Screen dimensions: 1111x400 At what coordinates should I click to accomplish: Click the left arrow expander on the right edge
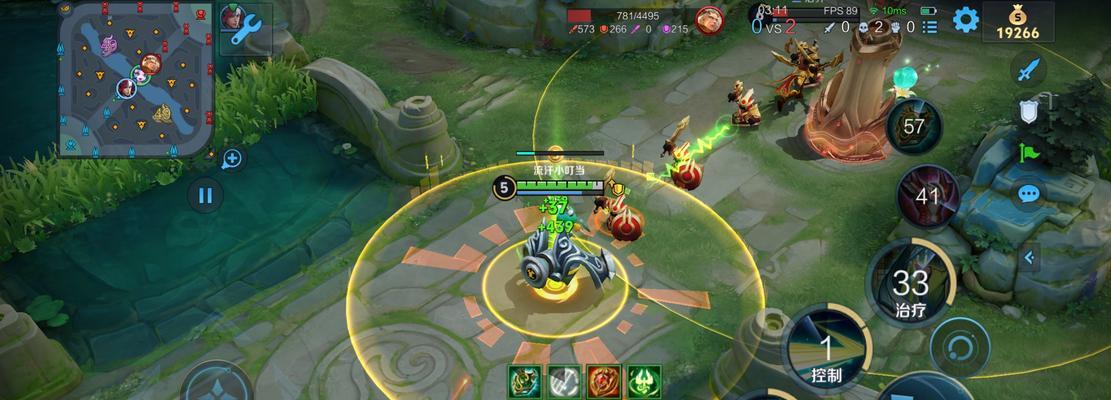pyautogui.click(x=1028, y=258)
